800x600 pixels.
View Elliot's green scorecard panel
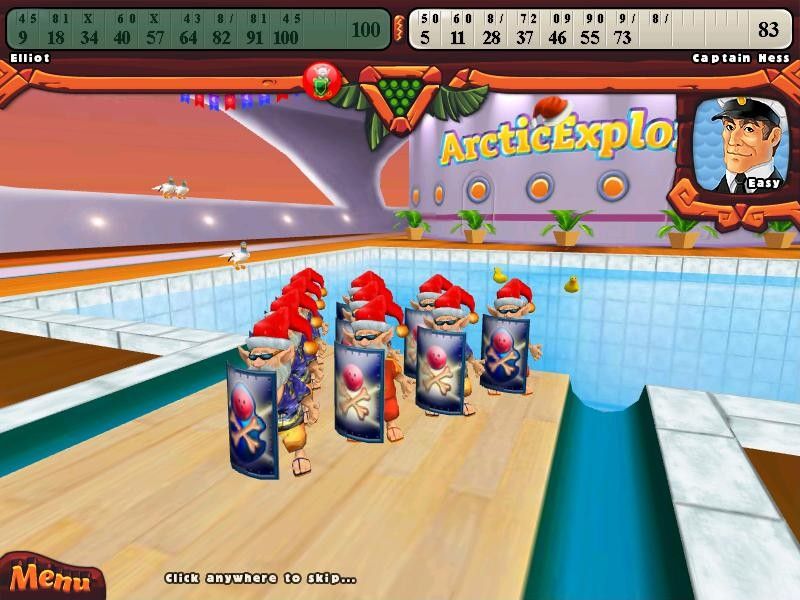click(x=198, y=28)
